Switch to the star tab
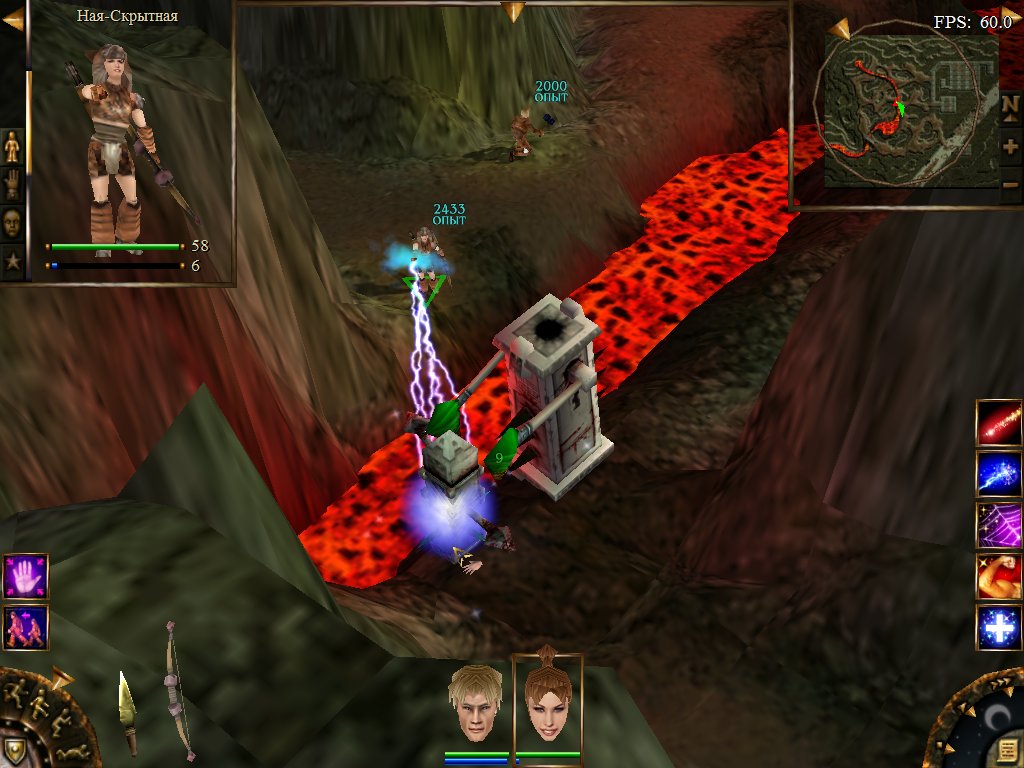1024x768 pixels. pos(12,261)
